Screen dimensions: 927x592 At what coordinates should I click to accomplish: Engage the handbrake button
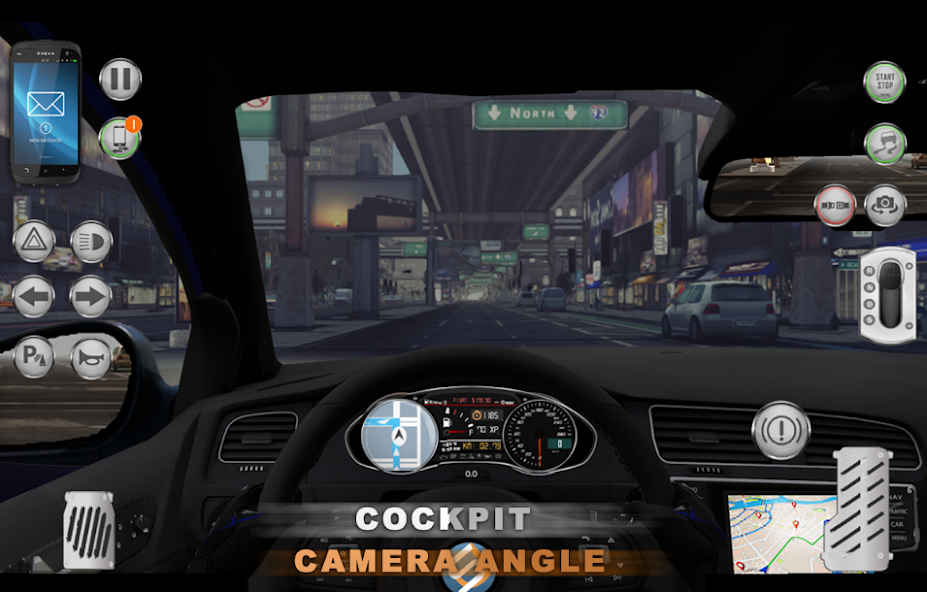pyautogui.click(x=781, y=430)
